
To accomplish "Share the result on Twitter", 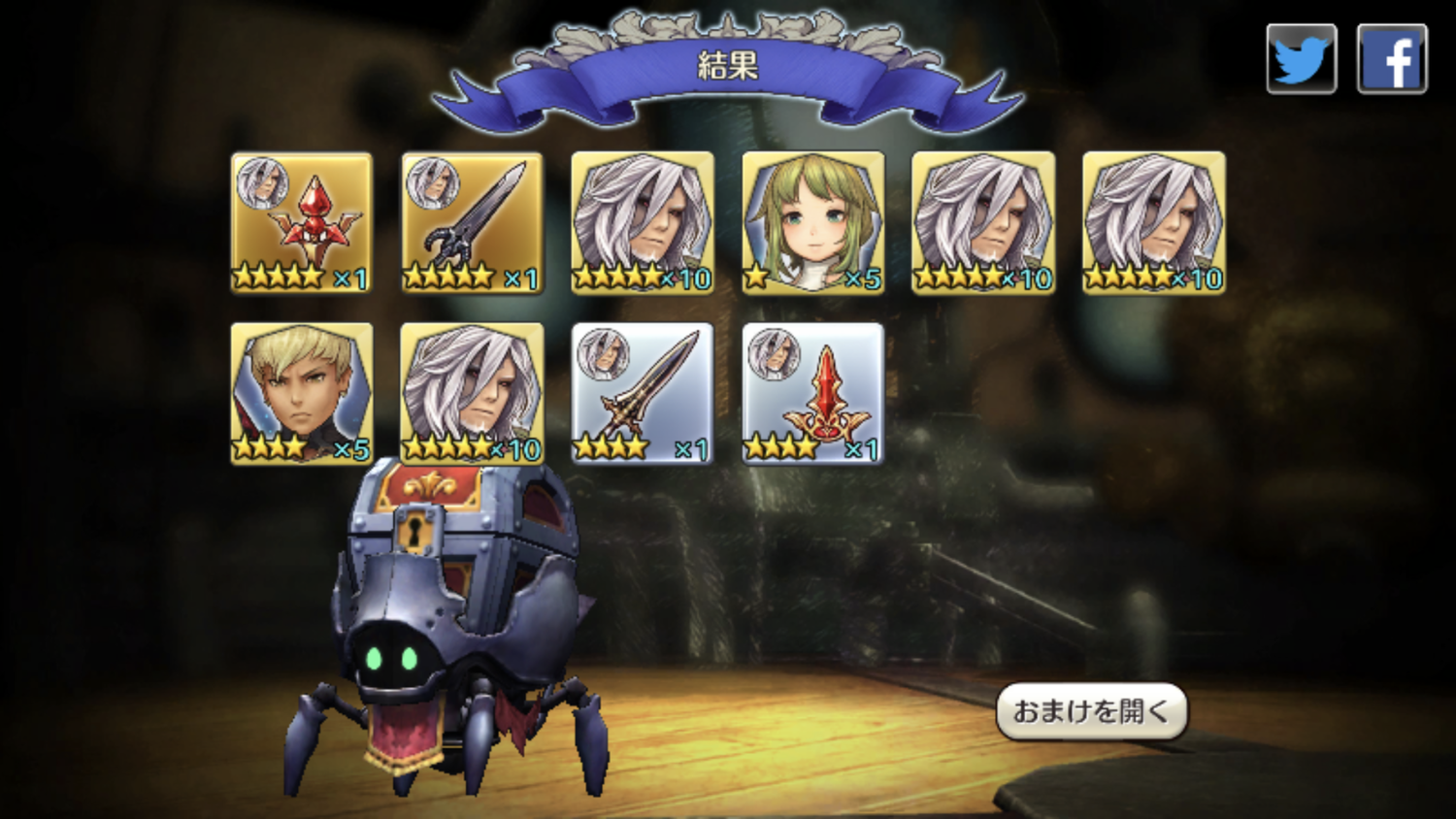I will pyautogui.click(x=1301, y=59).
